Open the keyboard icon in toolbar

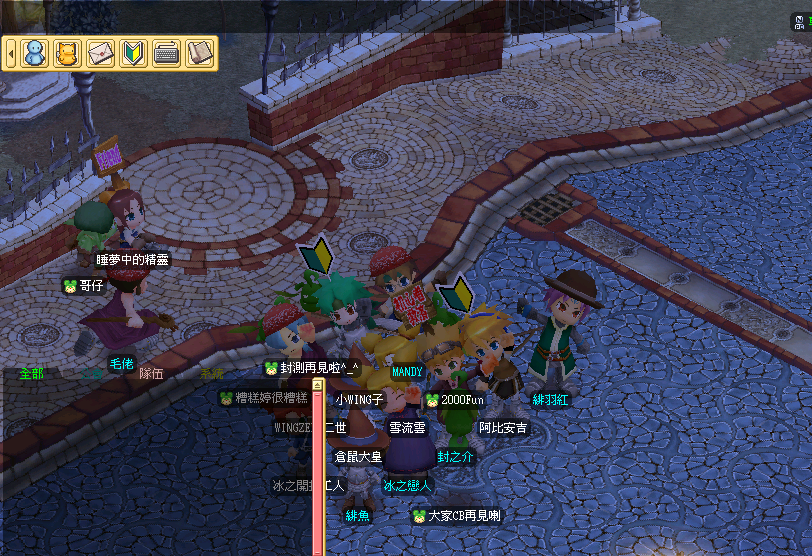click(x=166, y=53)
